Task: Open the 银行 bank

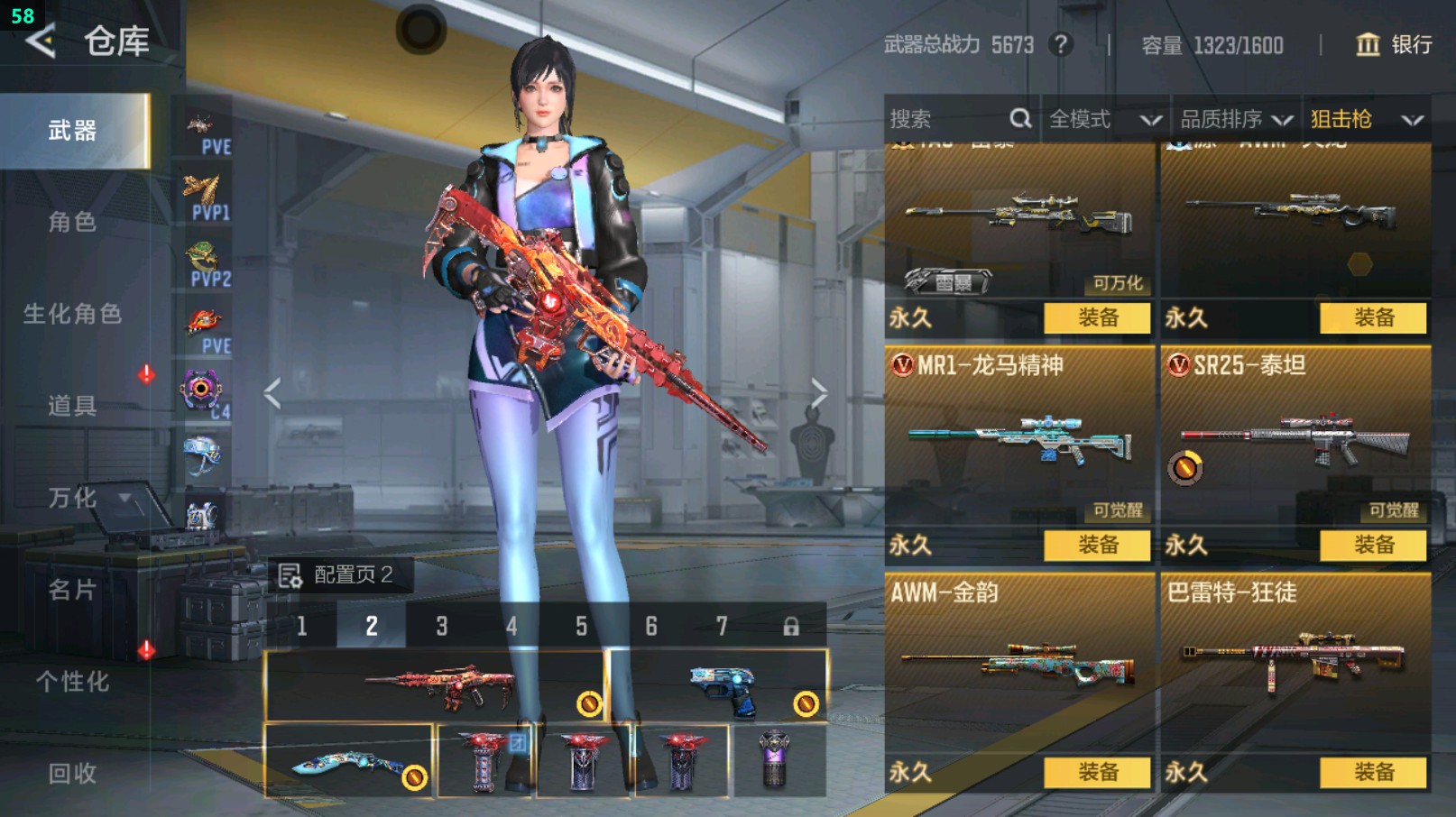Action: click(1394, 44)
